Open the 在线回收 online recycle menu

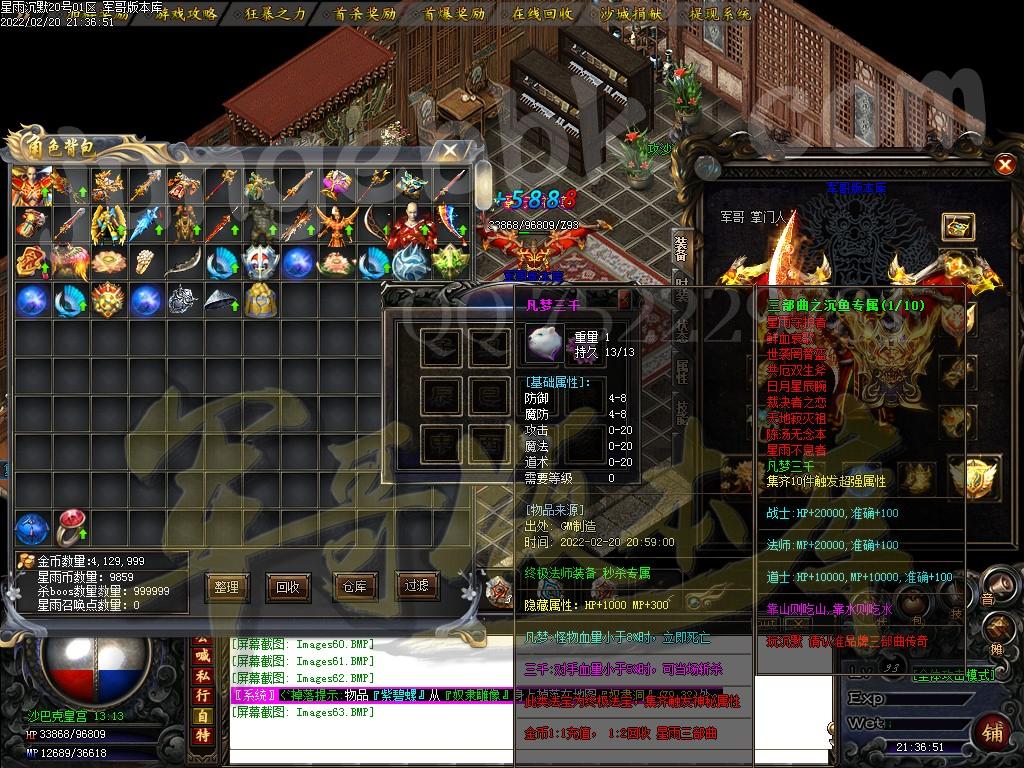point(543,14)
